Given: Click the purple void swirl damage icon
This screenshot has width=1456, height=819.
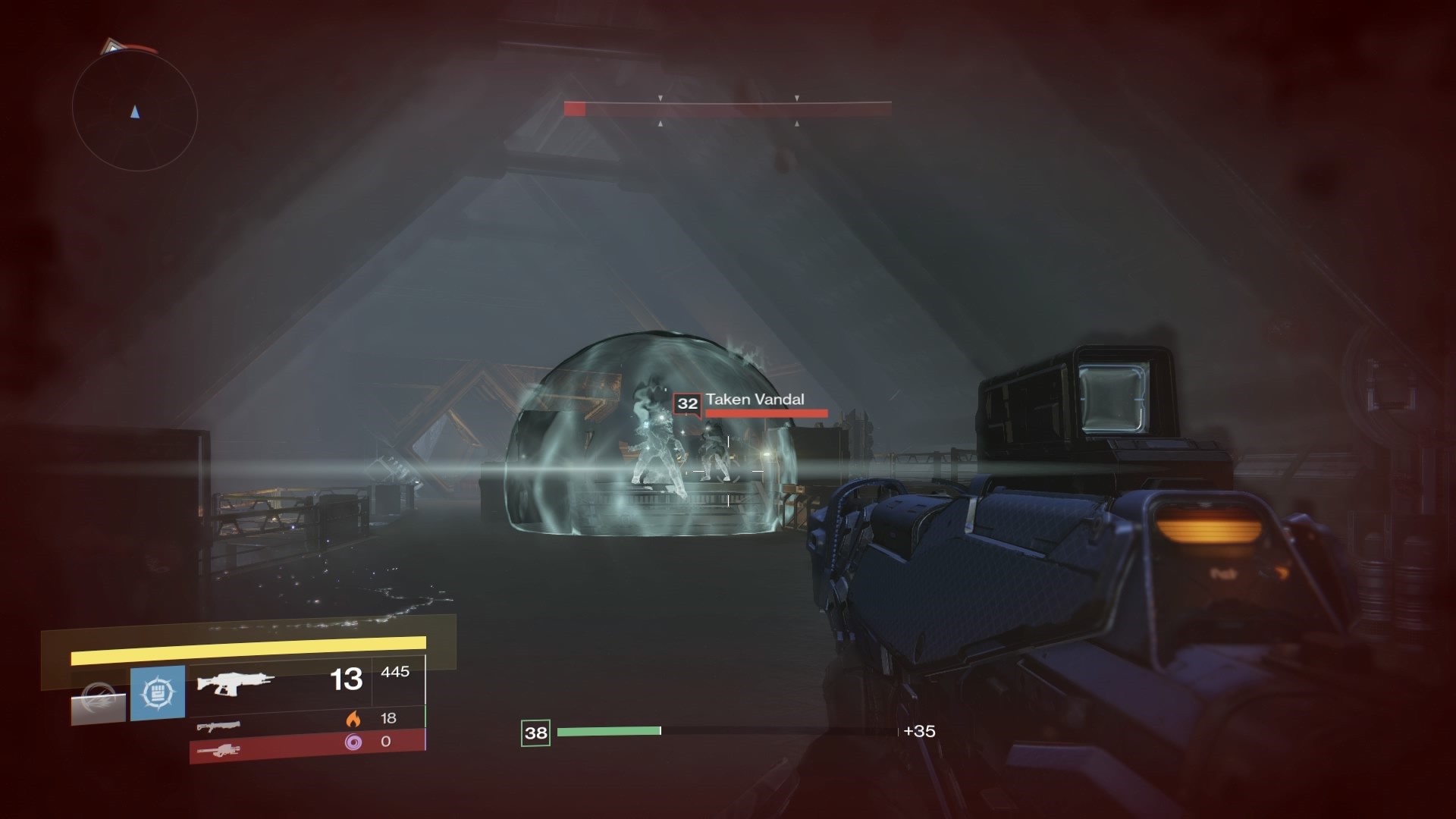Looking at the screenshot, I should click(x=353, y=742).
